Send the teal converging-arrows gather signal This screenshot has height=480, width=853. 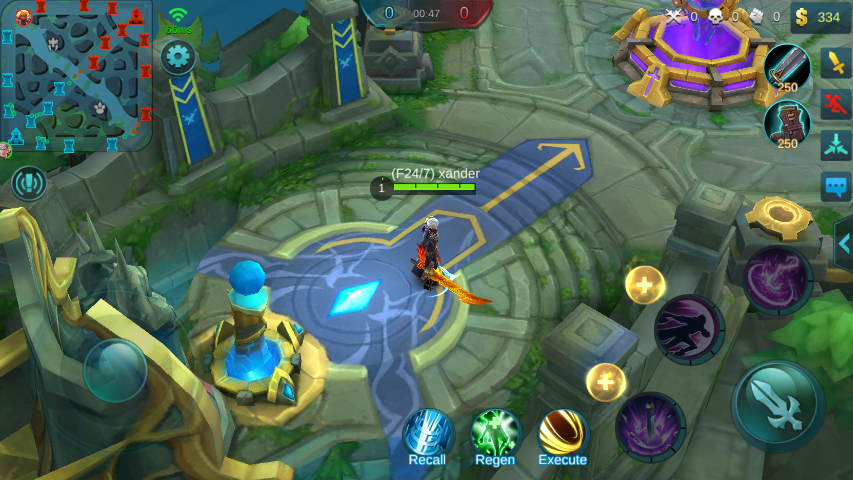836,145
